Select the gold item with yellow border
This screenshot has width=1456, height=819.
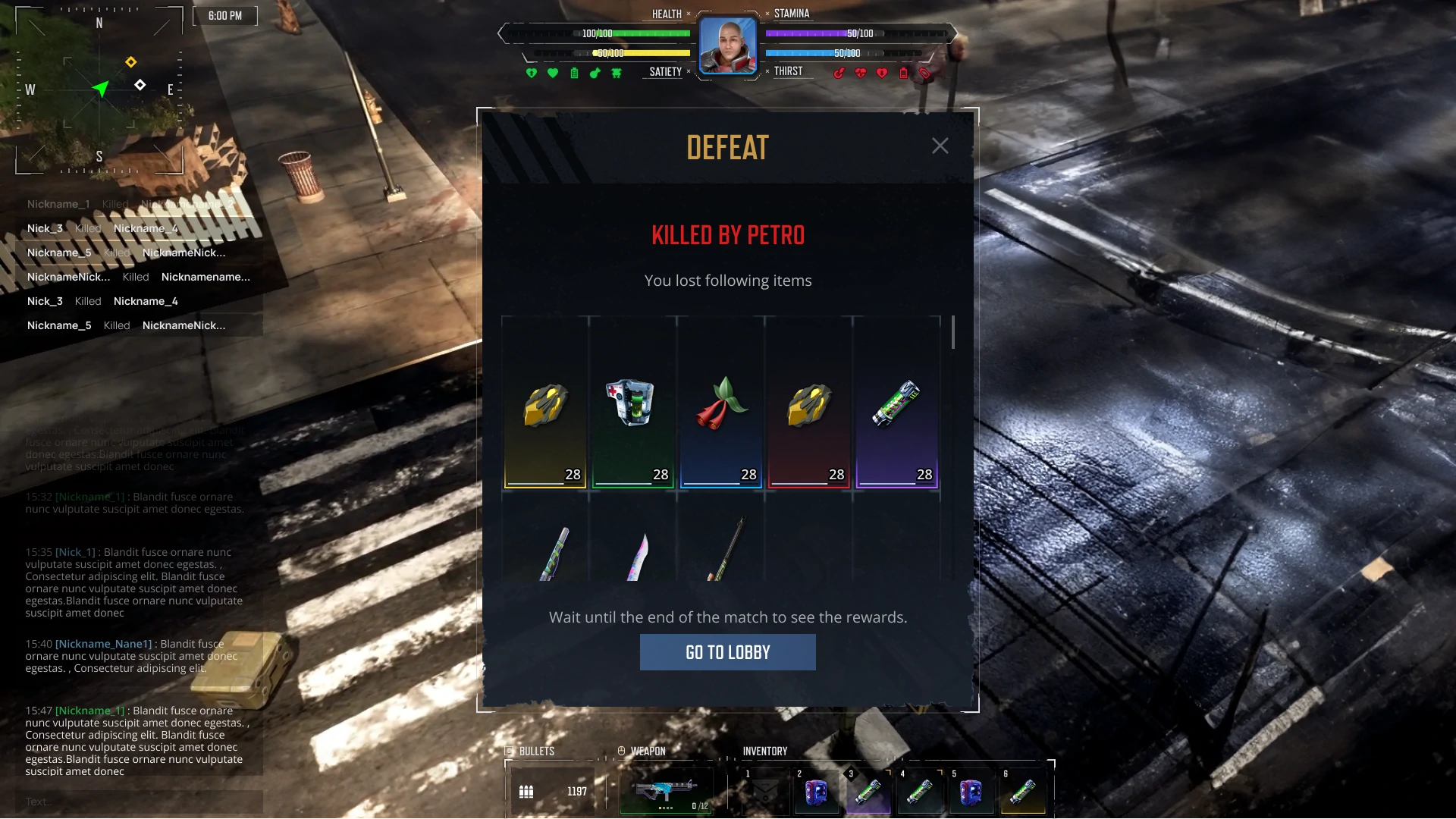pyautogui.click(x=544, y=403)
